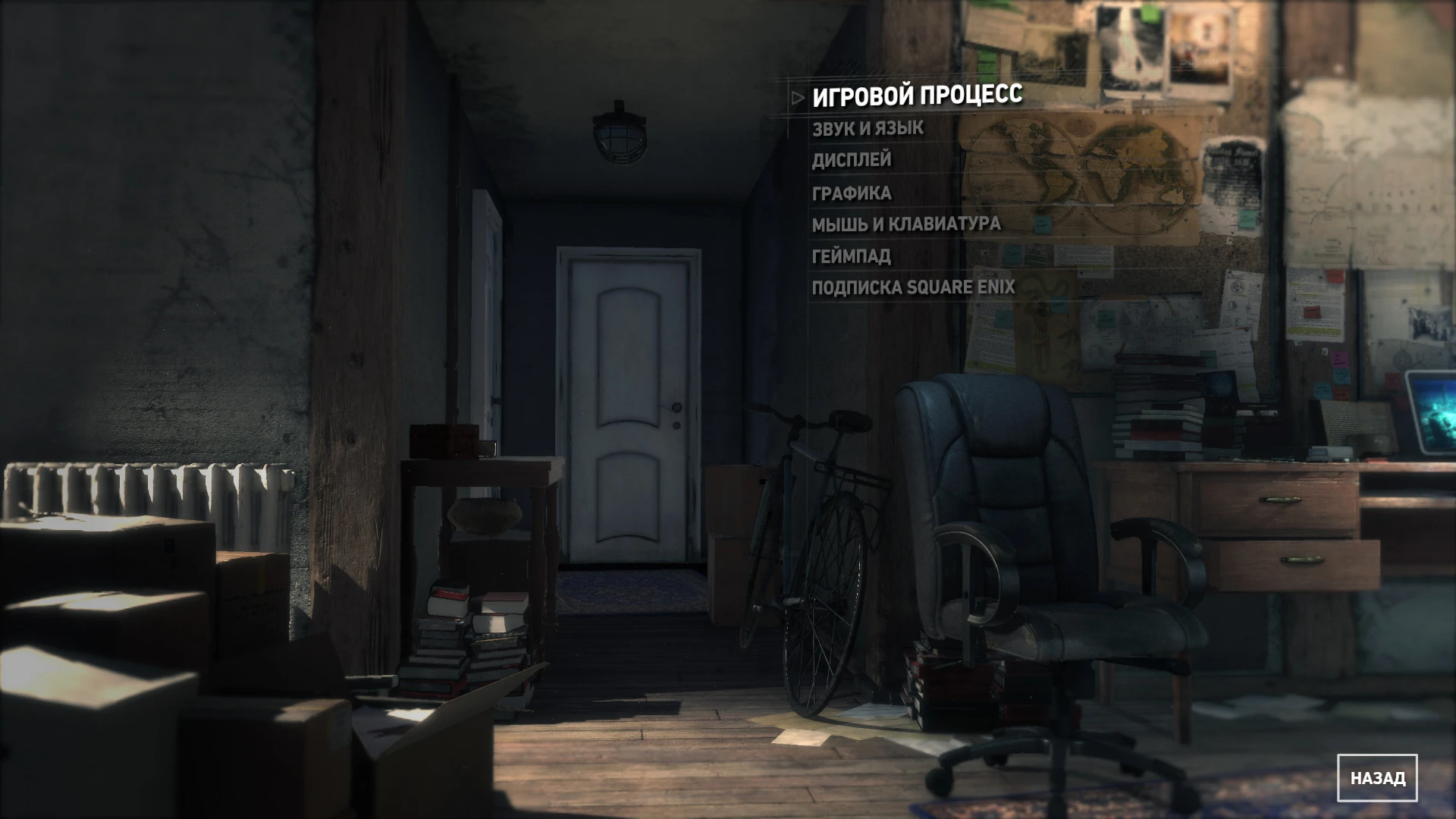Open mouse and keyboard bindings
This screenshot has height=819, width=1456.
click(905, 224)
